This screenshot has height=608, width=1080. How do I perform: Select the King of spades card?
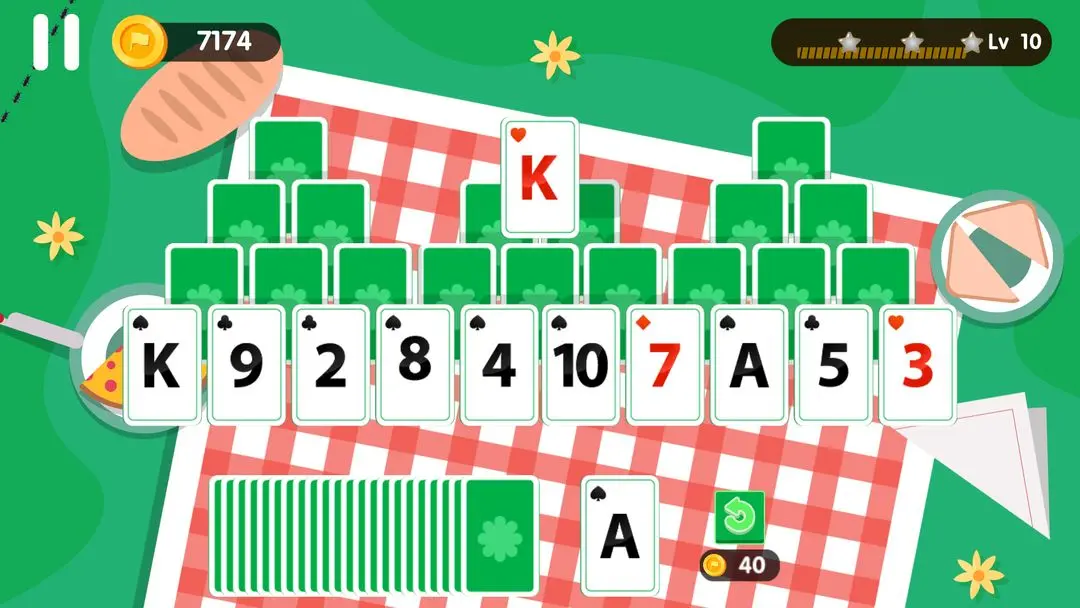point(162,365)
